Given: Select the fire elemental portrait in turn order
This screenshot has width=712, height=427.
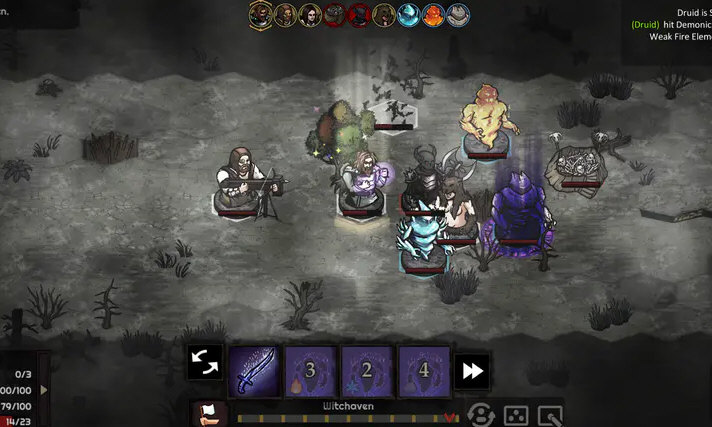Looking at the screenshot, I should tap(434, 14).
